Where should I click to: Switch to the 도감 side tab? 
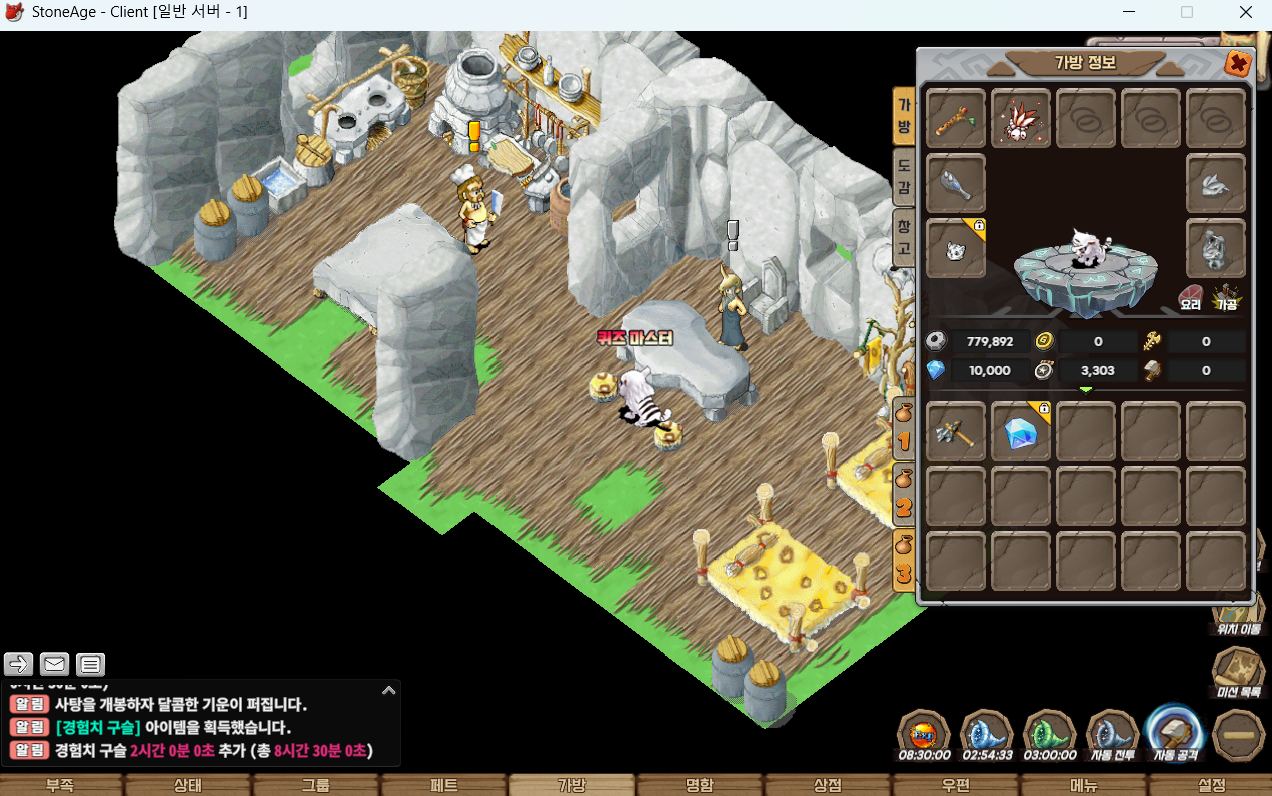click(x=903, y=174)
